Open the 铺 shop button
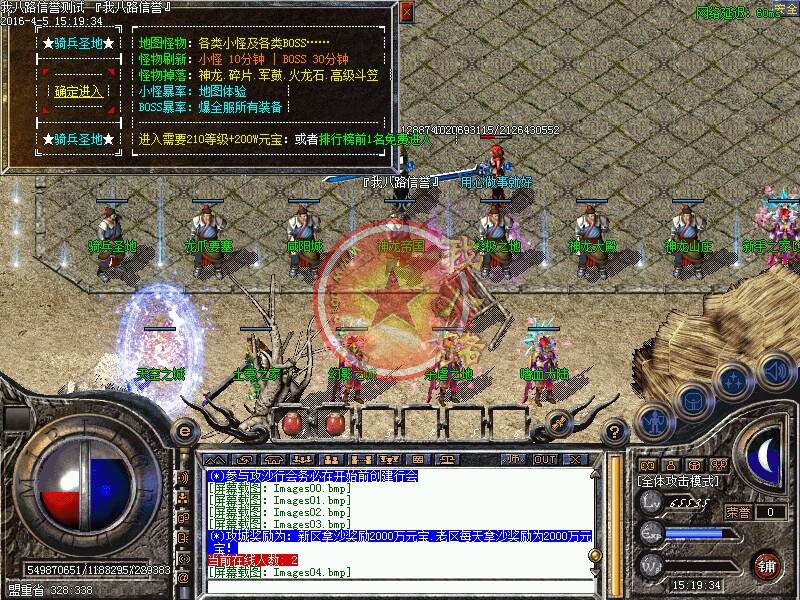The image size is (800, 600). click(766, 564)
